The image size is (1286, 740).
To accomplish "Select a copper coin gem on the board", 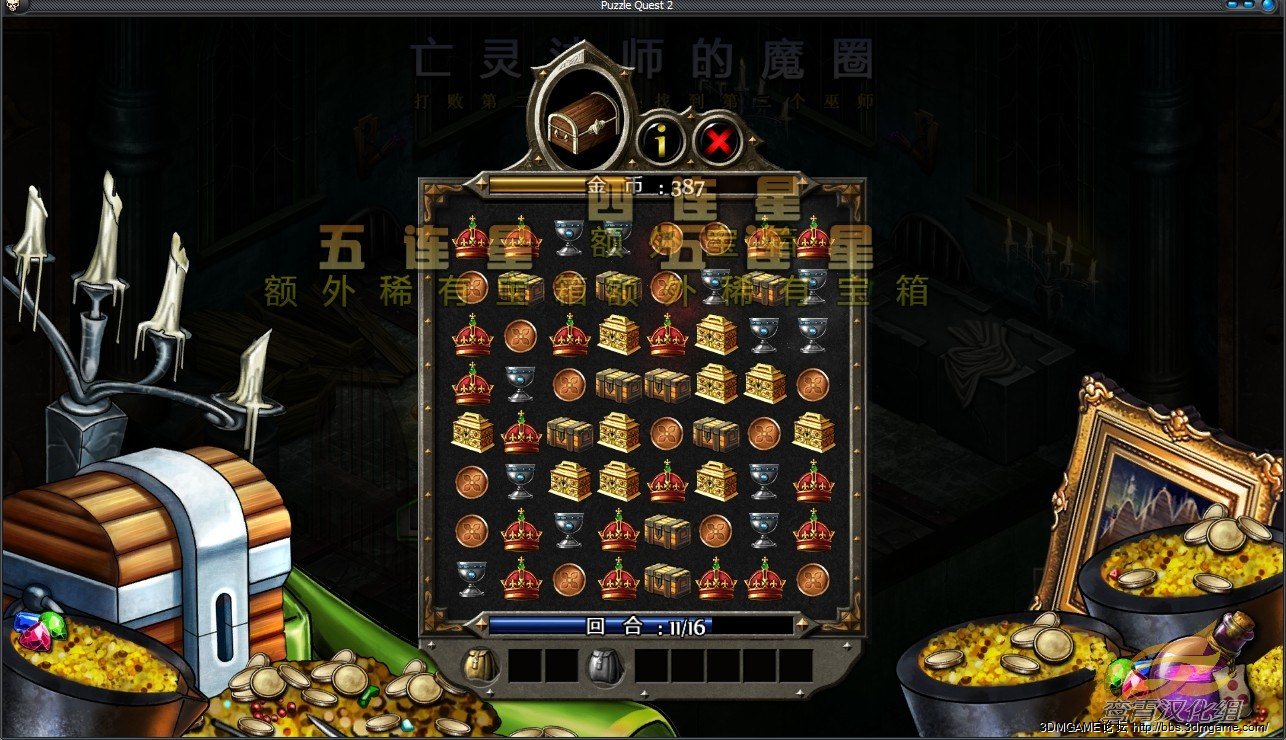I will (x=521, y=336).
